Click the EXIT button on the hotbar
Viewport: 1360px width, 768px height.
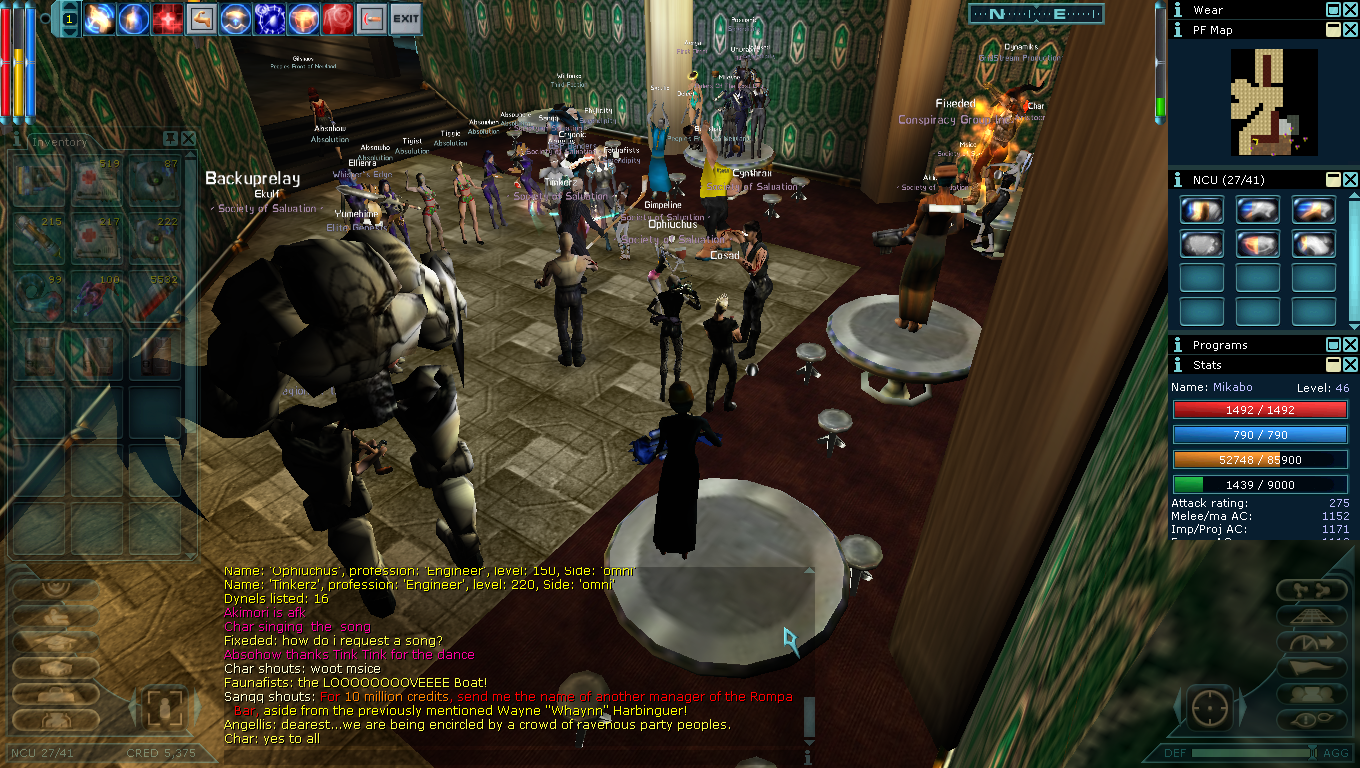(405, 18)
